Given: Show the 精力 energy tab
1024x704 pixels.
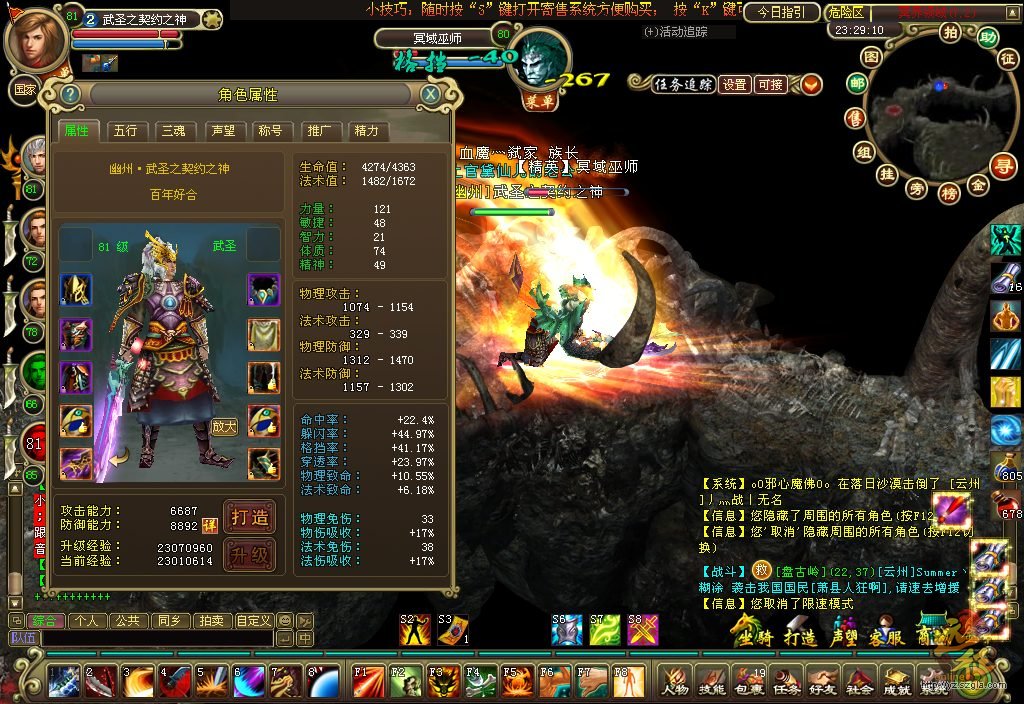Looking at the screenshot, I should [366, 131].
